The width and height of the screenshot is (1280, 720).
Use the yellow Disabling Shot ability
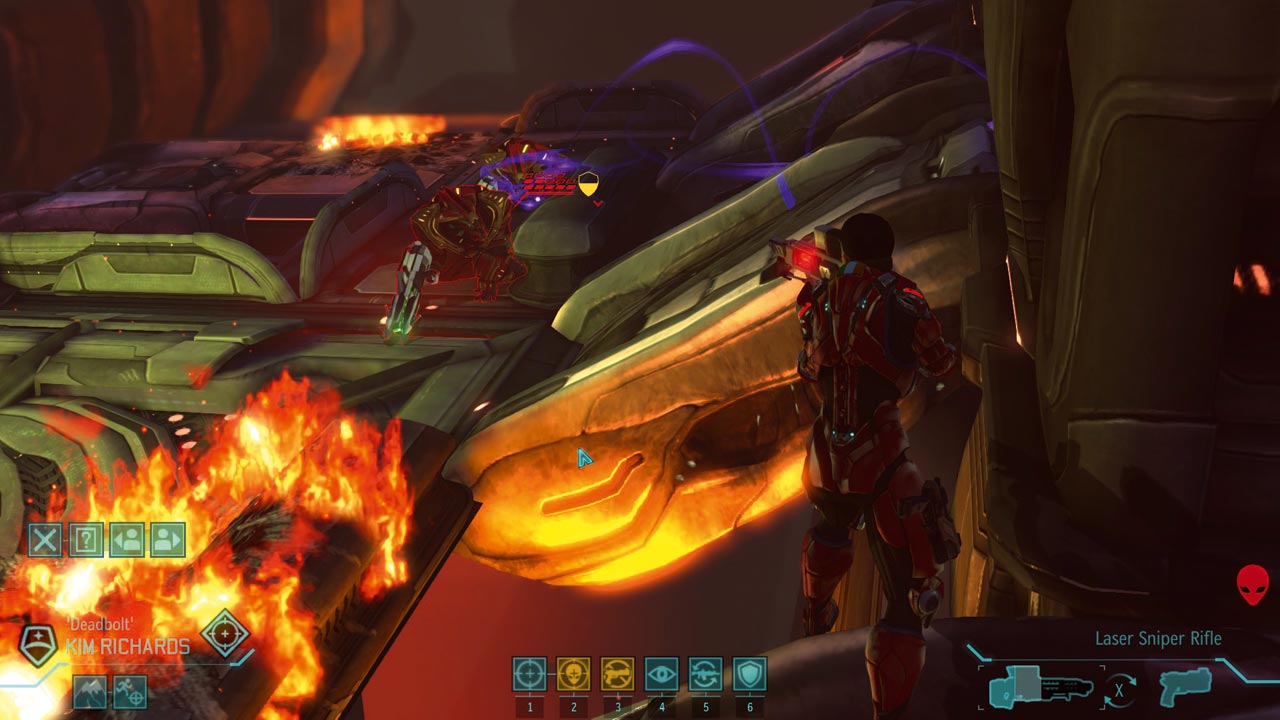617,674
